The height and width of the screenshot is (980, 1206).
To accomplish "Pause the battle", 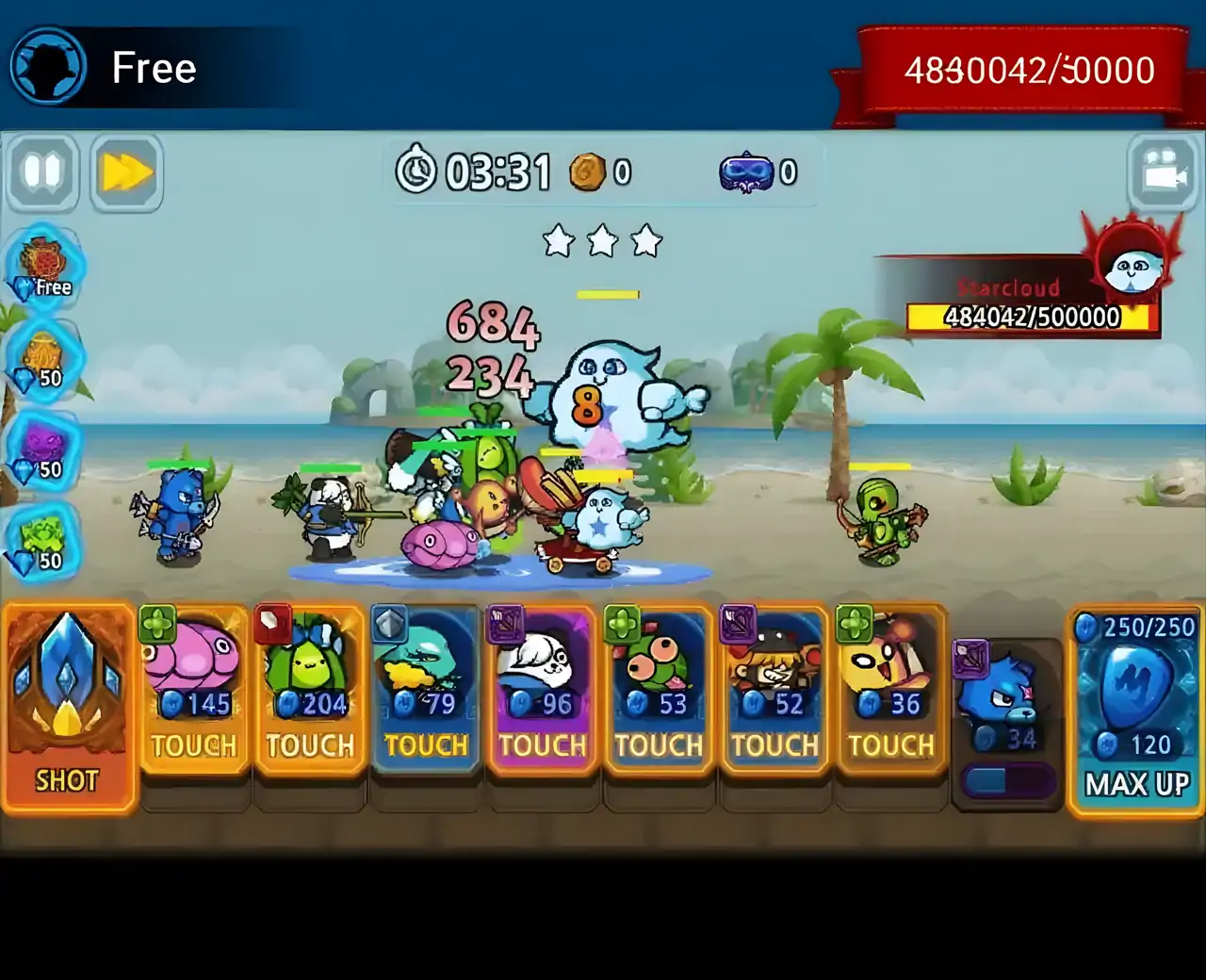I will [42, 173].
